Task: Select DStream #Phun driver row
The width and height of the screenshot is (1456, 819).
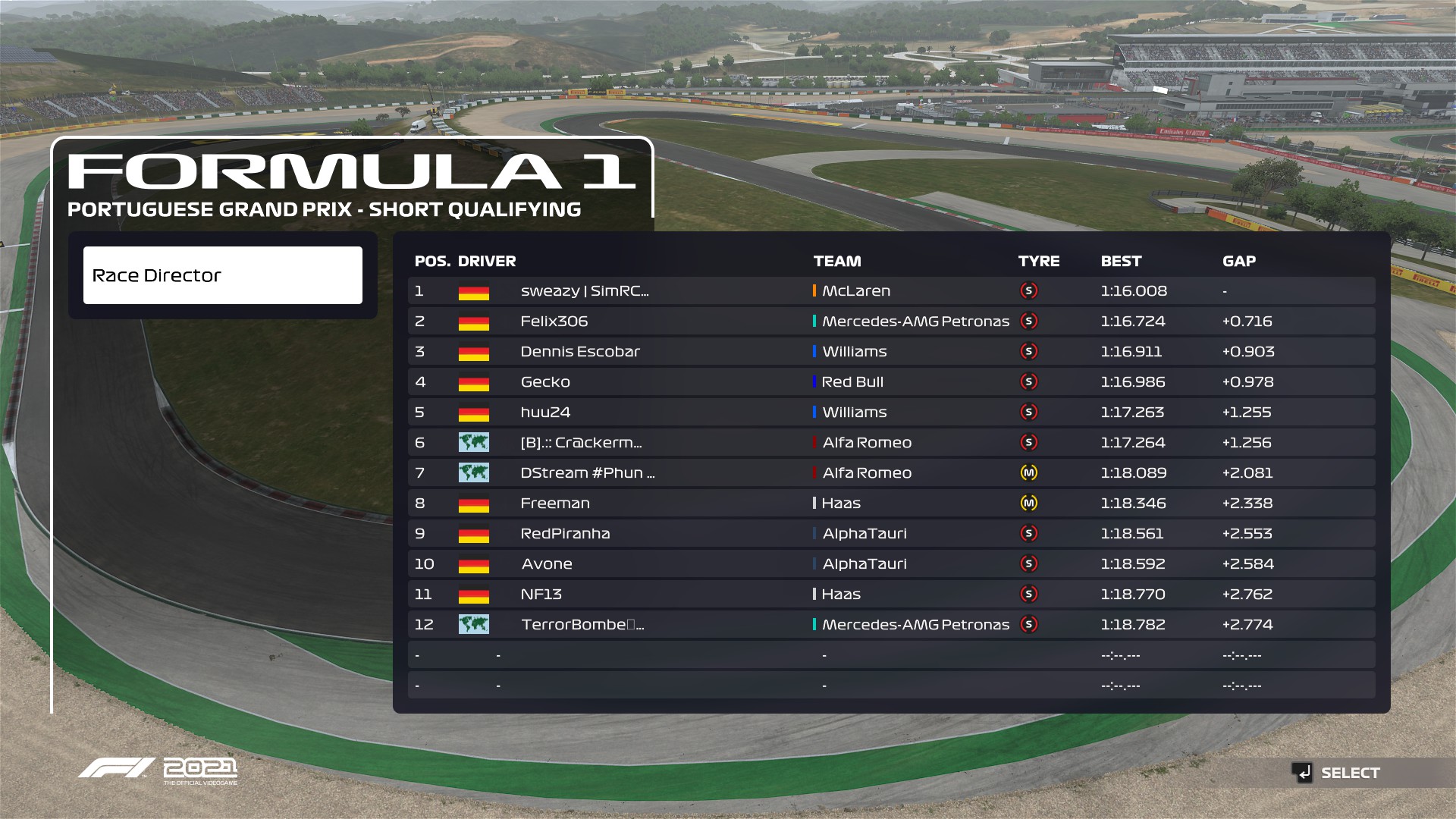Action: (588, 473)
